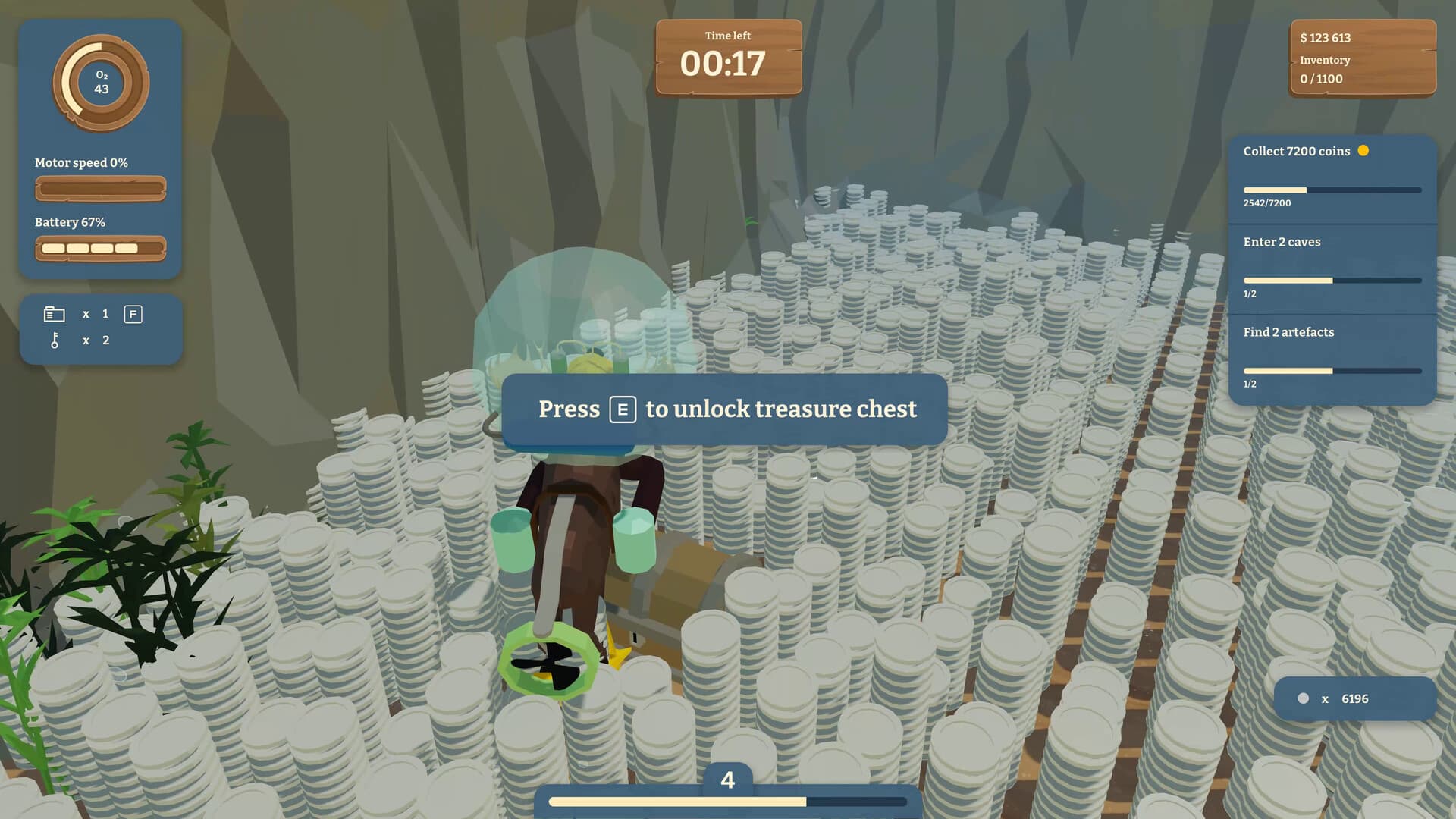Toggle the Find 2 artefacts objective

pos(1288,332)
